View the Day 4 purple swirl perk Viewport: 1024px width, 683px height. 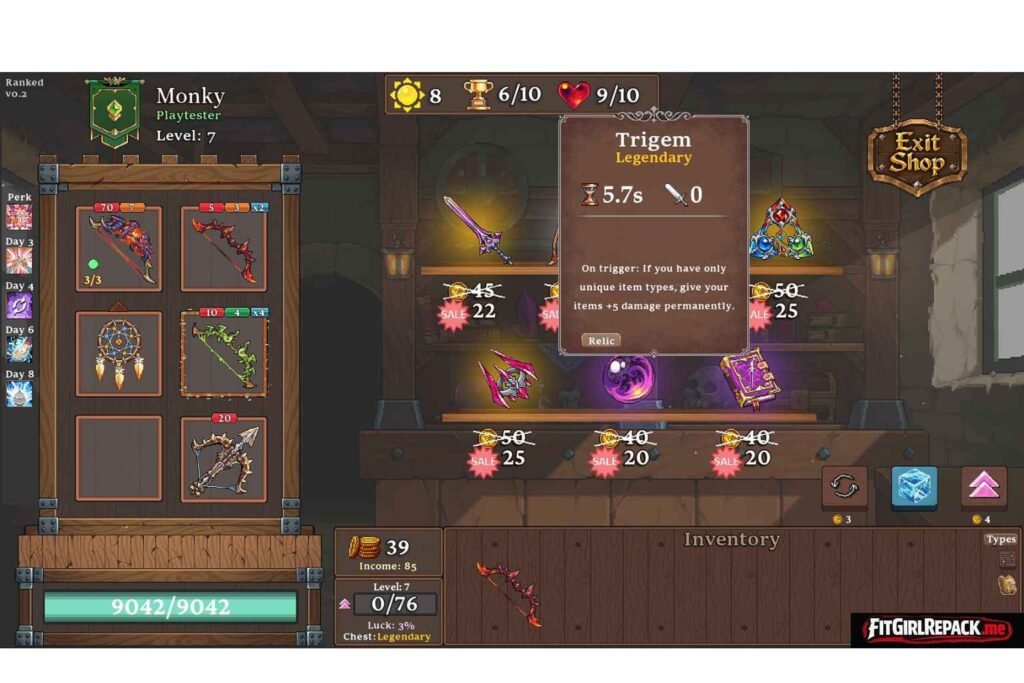pos(19,305)
